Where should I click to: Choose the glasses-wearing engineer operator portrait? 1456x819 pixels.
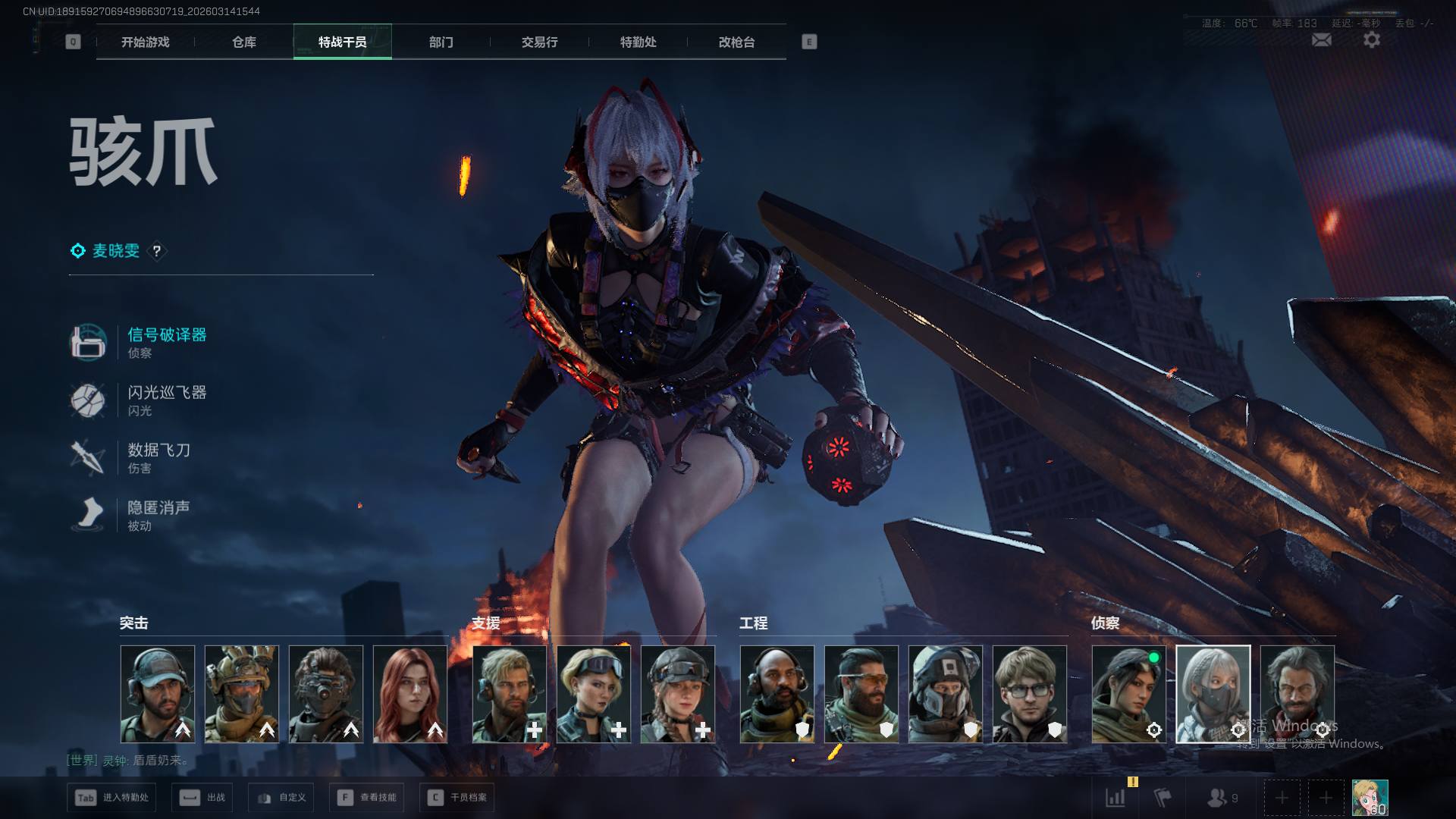[x=1030, y=694]
